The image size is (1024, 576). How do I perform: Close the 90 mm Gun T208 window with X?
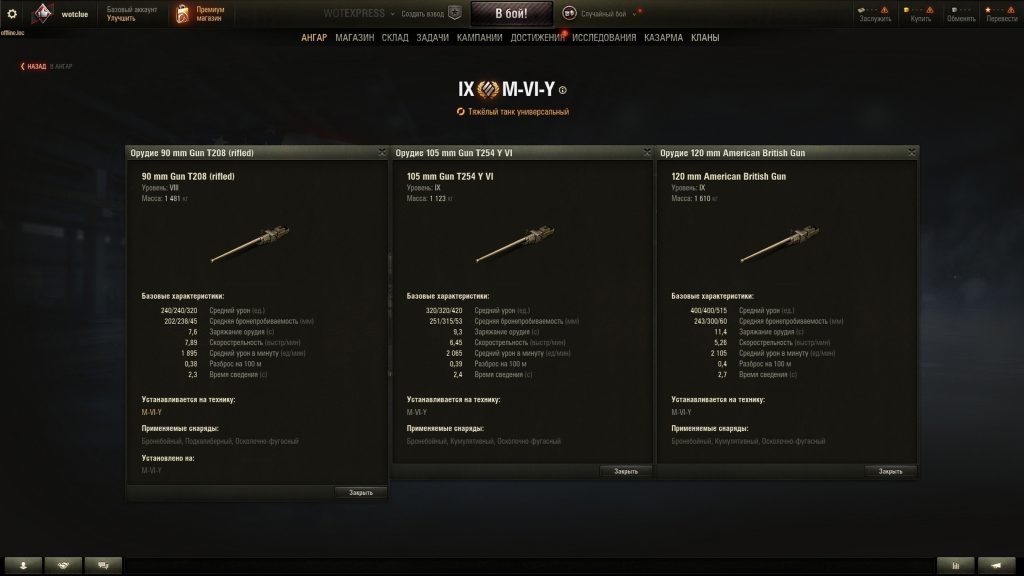coord(382,153)
